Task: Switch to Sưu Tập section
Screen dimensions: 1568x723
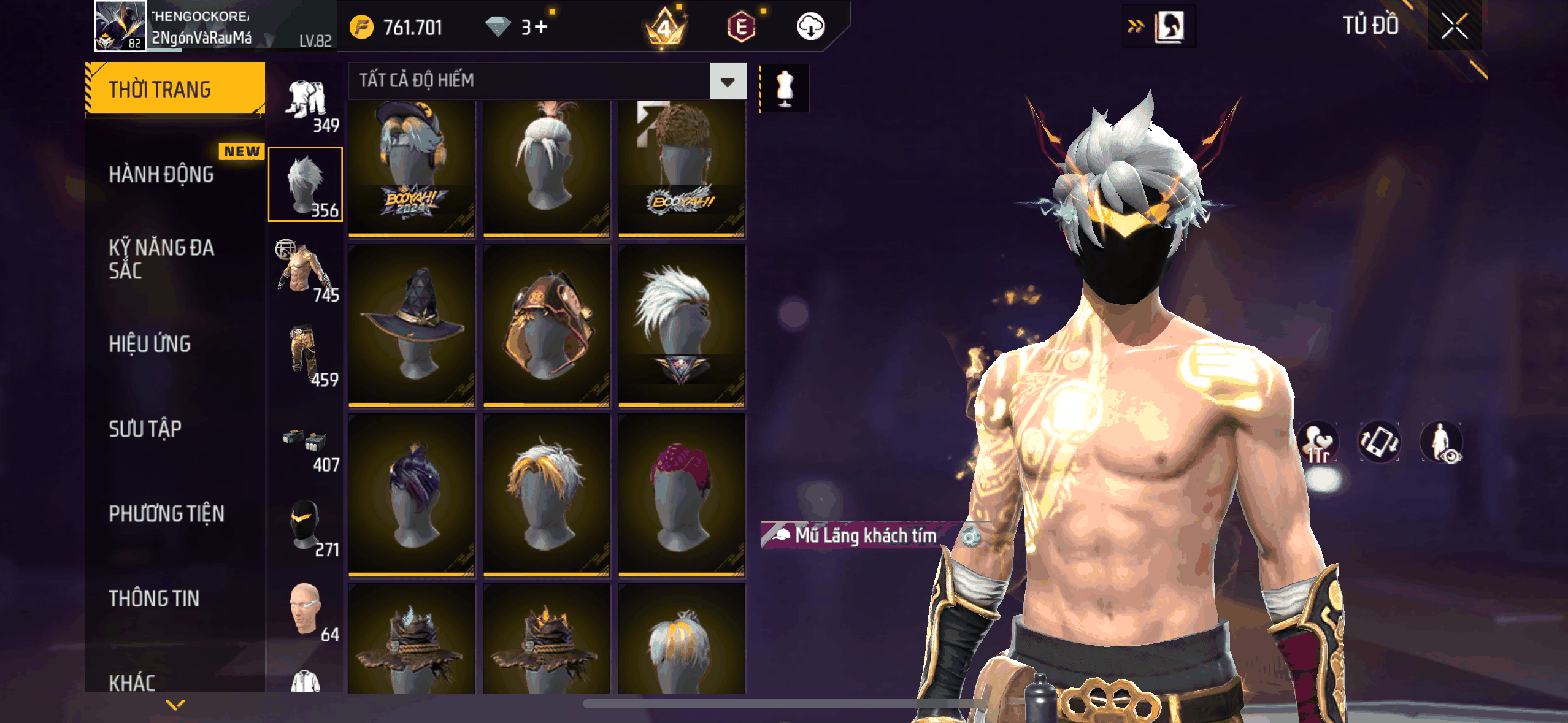Action: tap(145, 429)
